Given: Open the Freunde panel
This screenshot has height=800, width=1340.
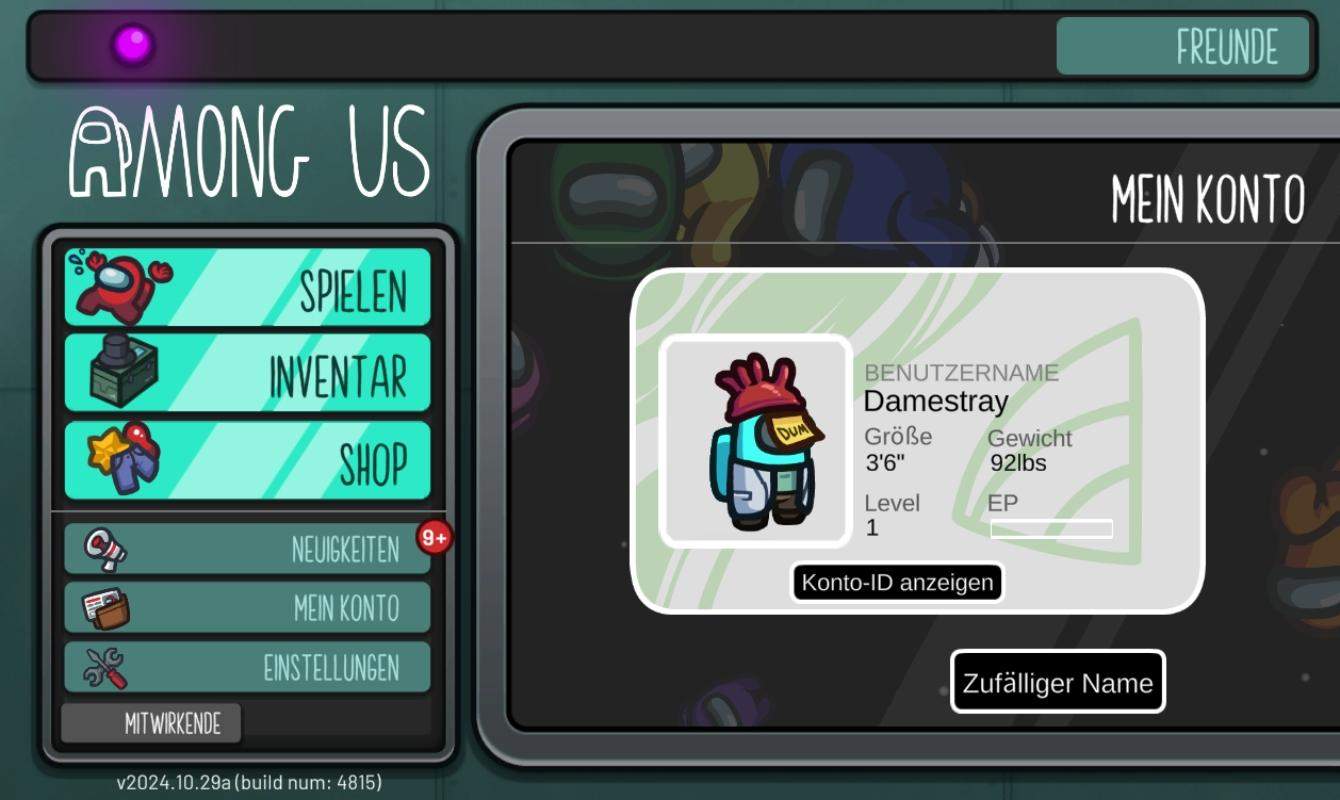Looking at the screenshot, I should click(1185, 46).
